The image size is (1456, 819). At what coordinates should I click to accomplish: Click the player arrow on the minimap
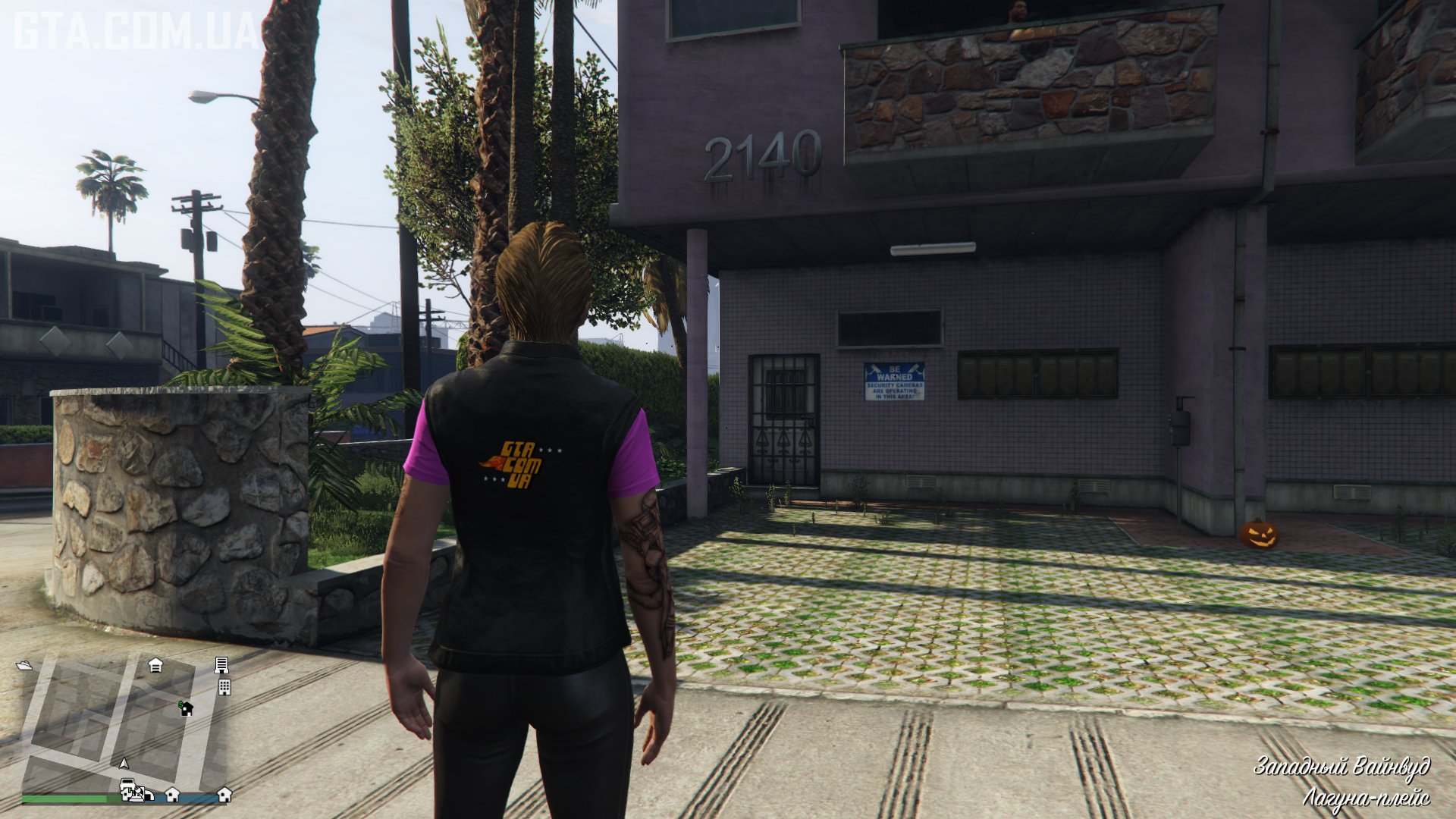[x=124, y=763]
